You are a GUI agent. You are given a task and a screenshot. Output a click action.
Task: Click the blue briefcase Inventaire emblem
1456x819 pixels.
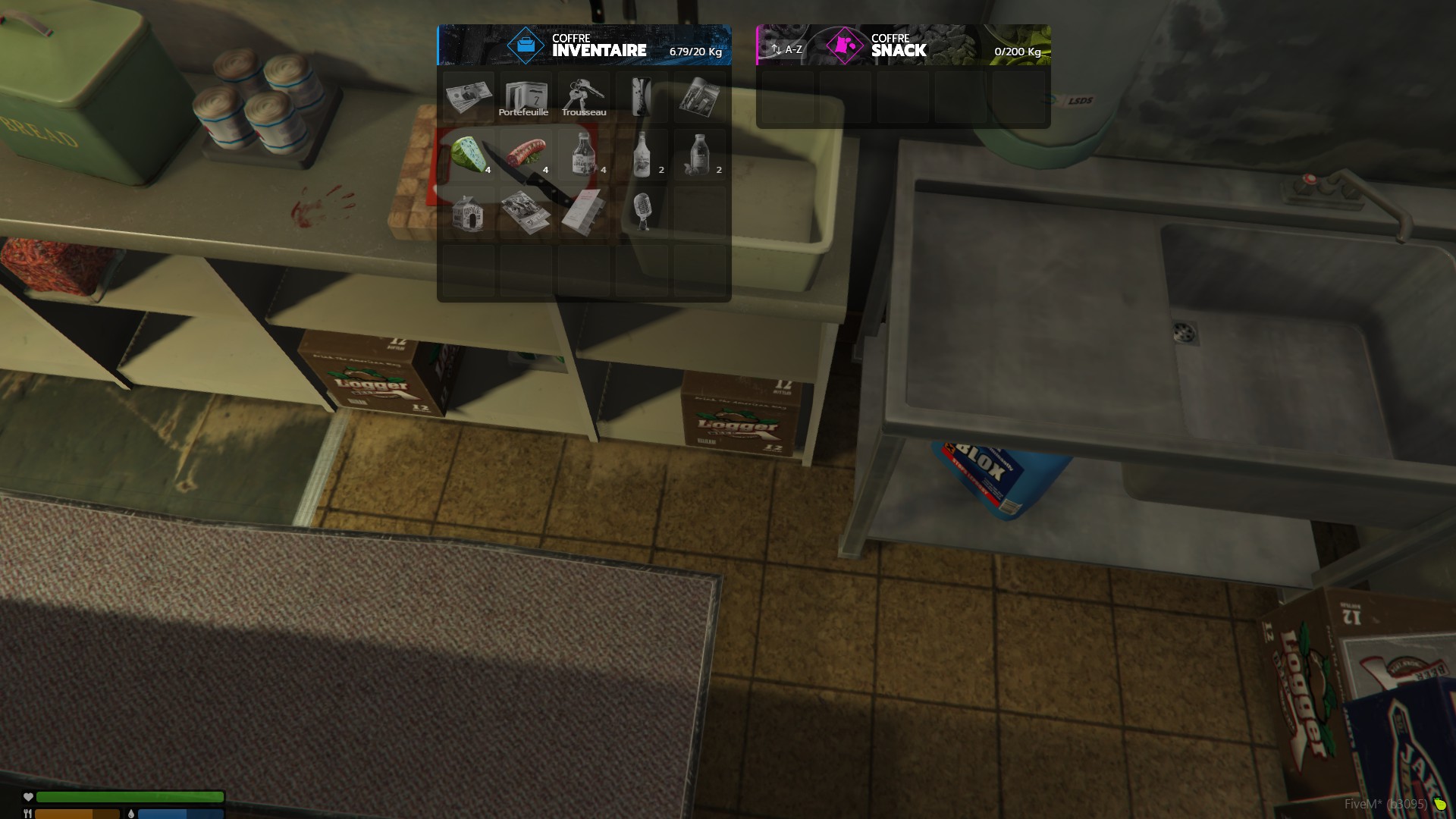(x=526, y=45)
